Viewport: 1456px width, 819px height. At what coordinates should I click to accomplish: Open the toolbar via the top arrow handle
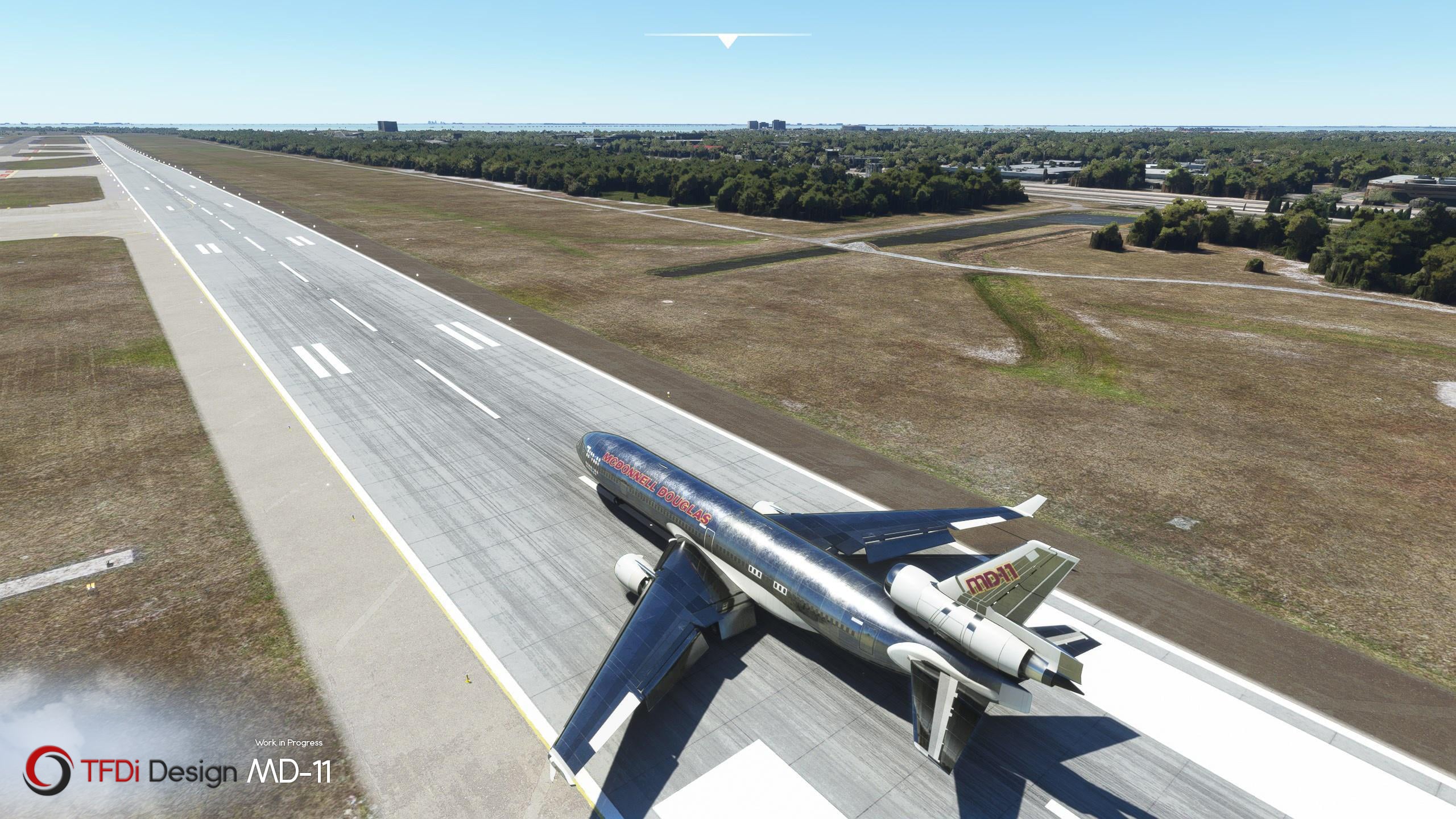[x=727, y=41]
